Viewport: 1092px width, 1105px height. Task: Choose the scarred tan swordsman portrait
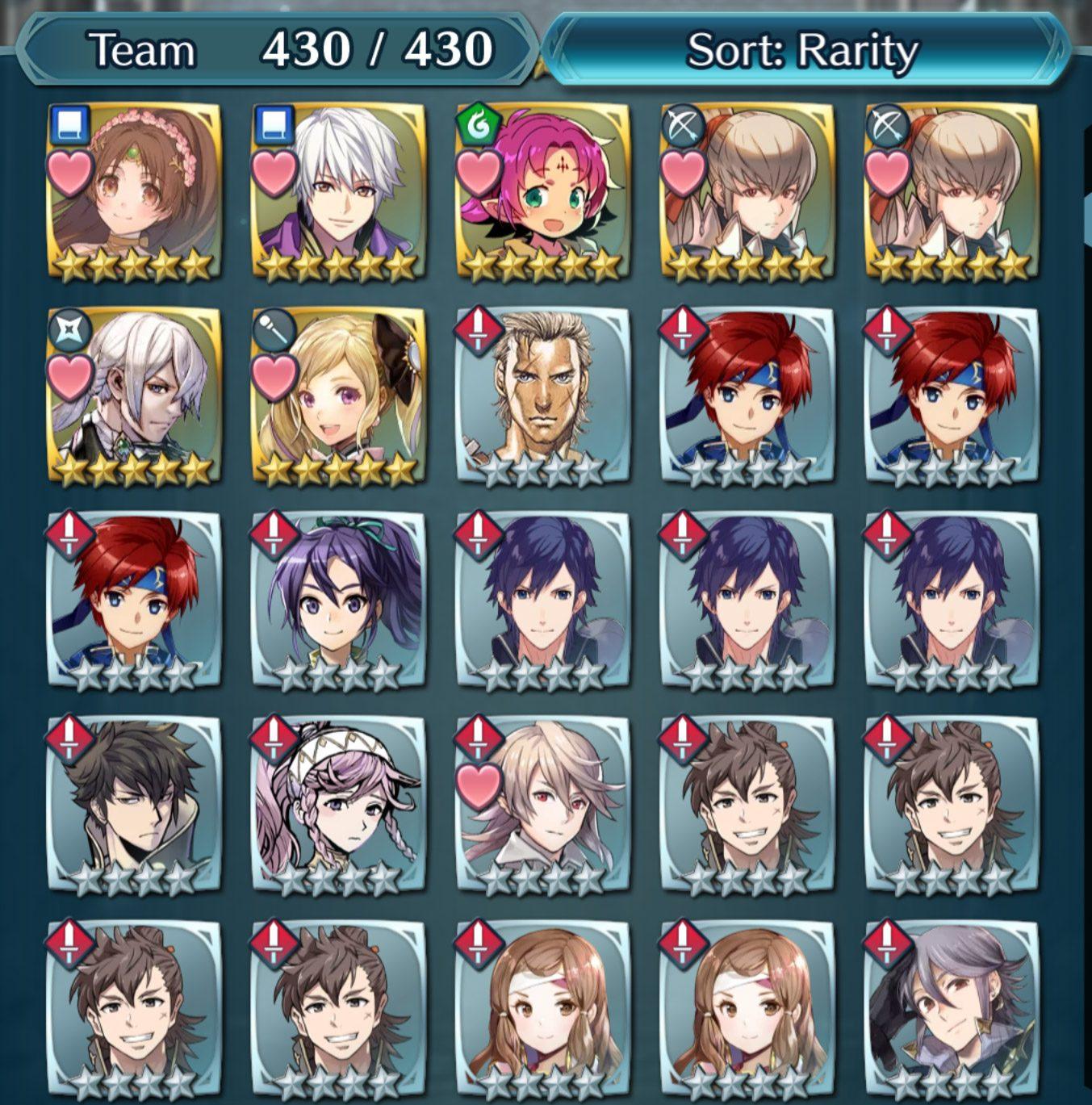point(542,396)
